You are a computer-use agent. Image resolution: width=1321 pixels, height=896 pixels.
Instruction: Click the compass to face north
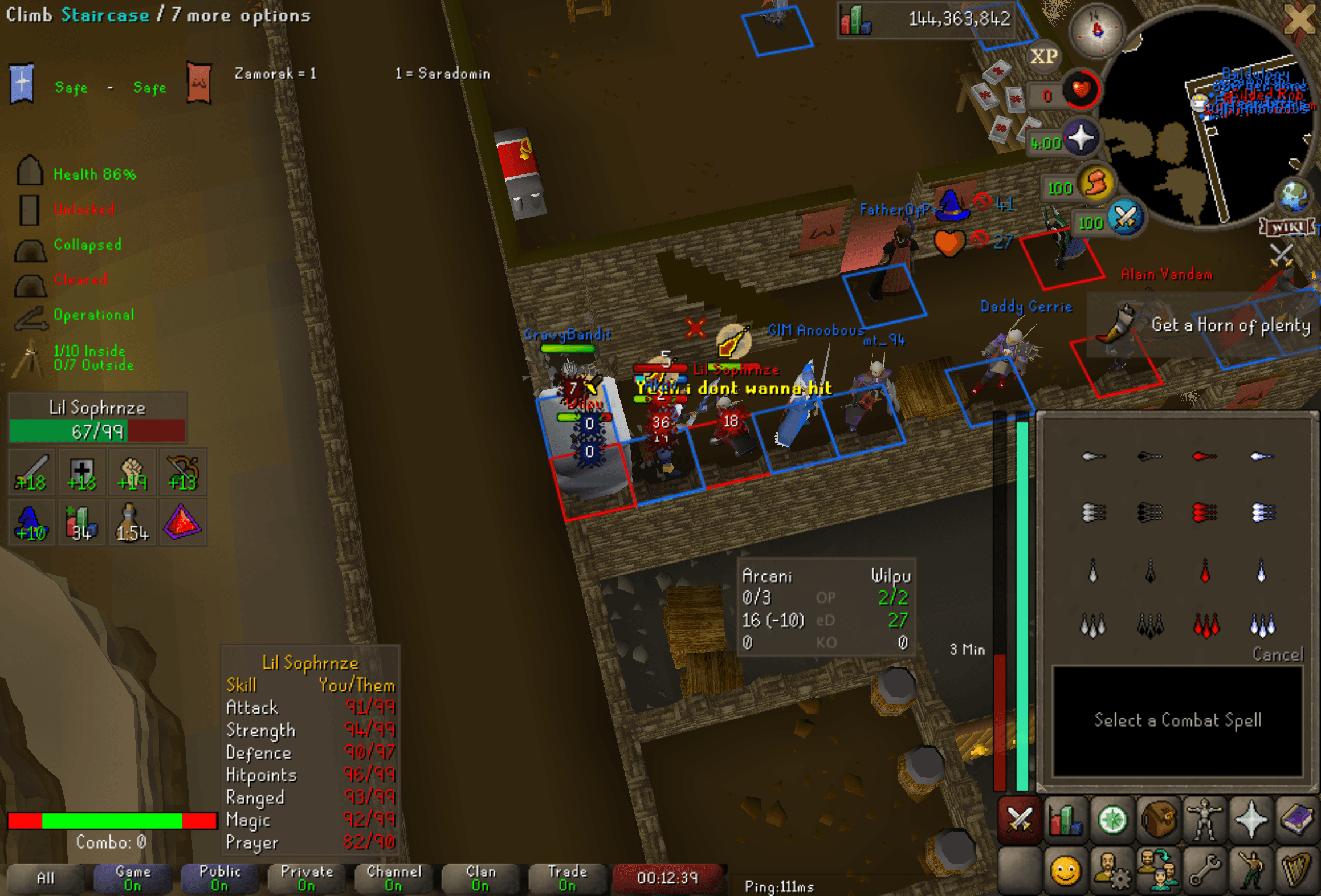[x=1096, y=30]
